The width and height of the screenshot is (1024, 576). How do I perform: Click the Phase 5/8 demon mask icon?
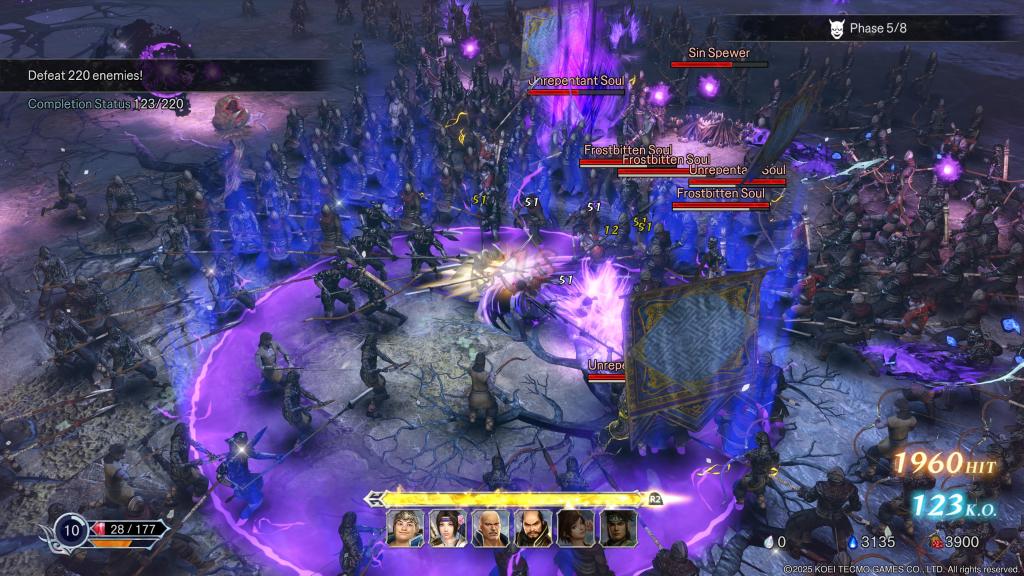836,28
